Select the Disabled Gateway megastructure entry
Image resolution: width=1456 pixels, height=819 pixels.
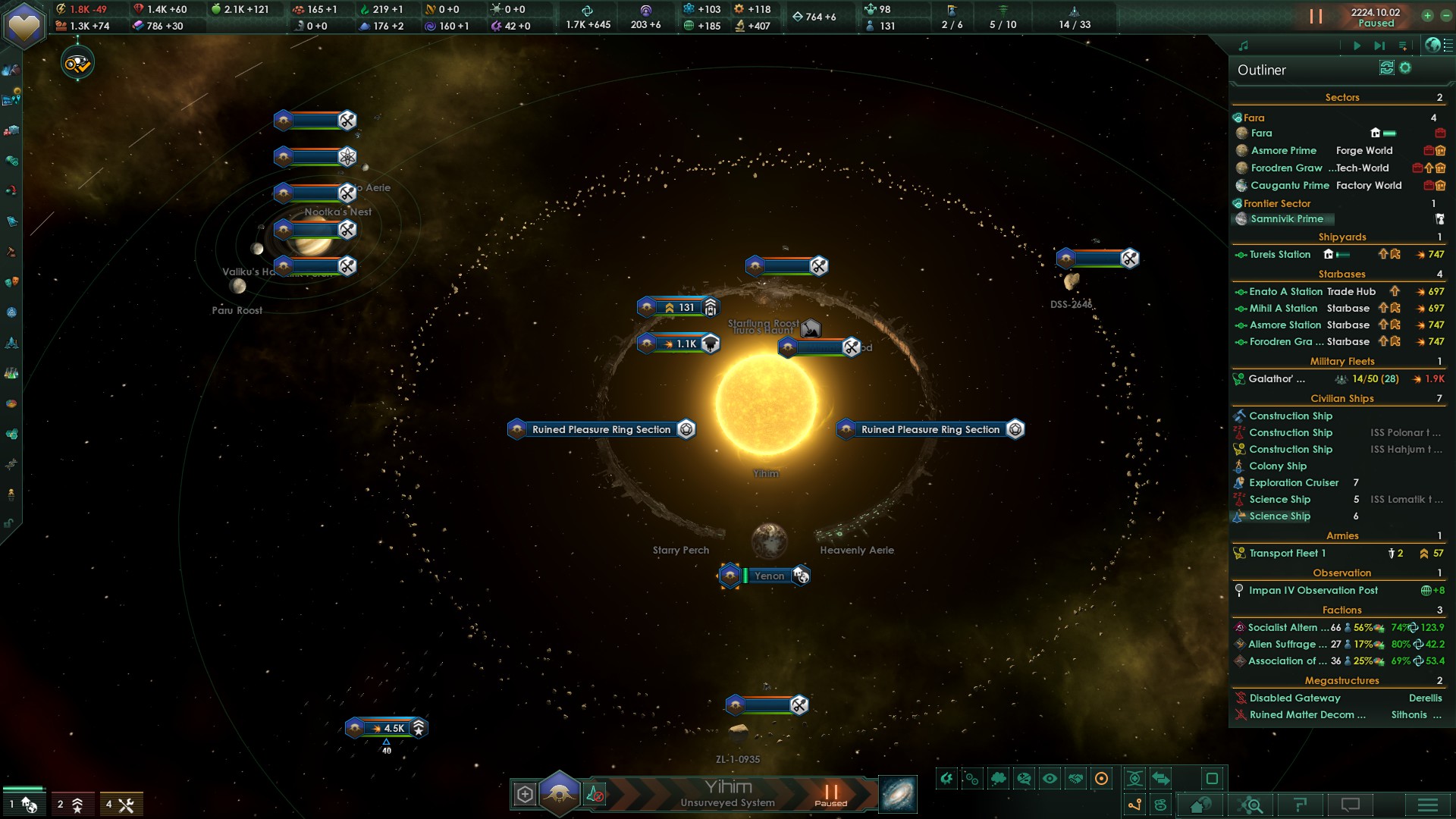(1294, 698)
